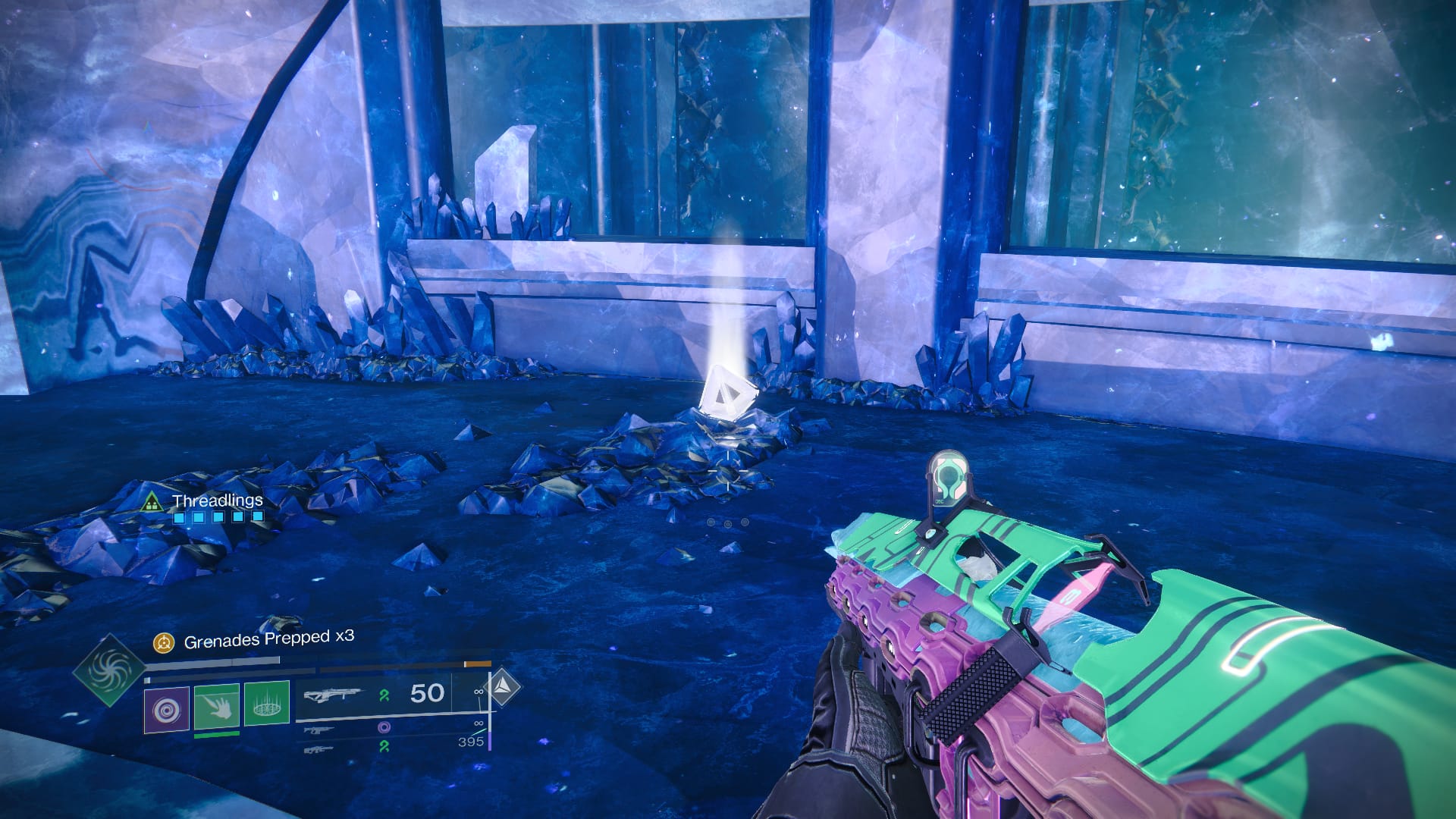Click the orange super energy meter segment
Image resolution: width=1456 pixels, height=819 pixels.
(x=479, y=663)
